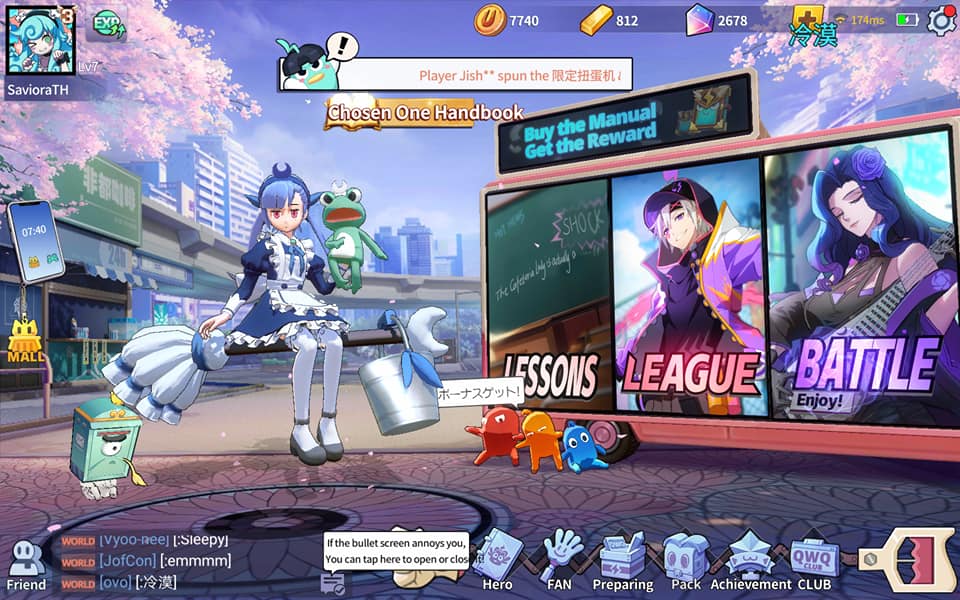Open the FAN menu
The width and height of the screenshot is (960, 600).
pyautogui.click(x=559, y=562)
